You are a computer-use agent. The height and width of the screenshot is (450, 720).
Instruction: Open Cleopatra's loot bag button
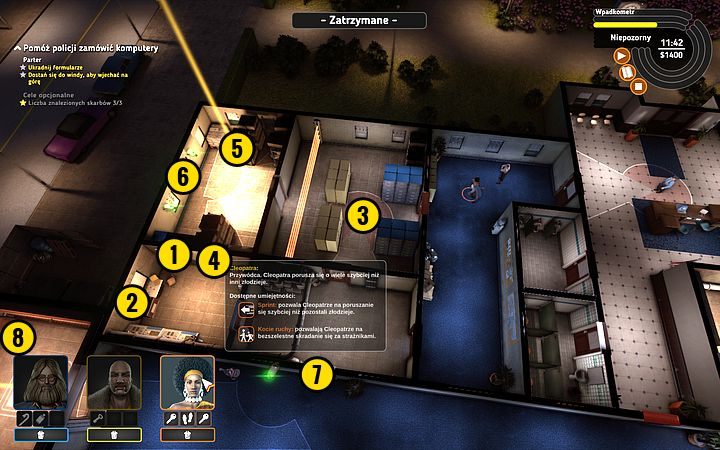187,435
